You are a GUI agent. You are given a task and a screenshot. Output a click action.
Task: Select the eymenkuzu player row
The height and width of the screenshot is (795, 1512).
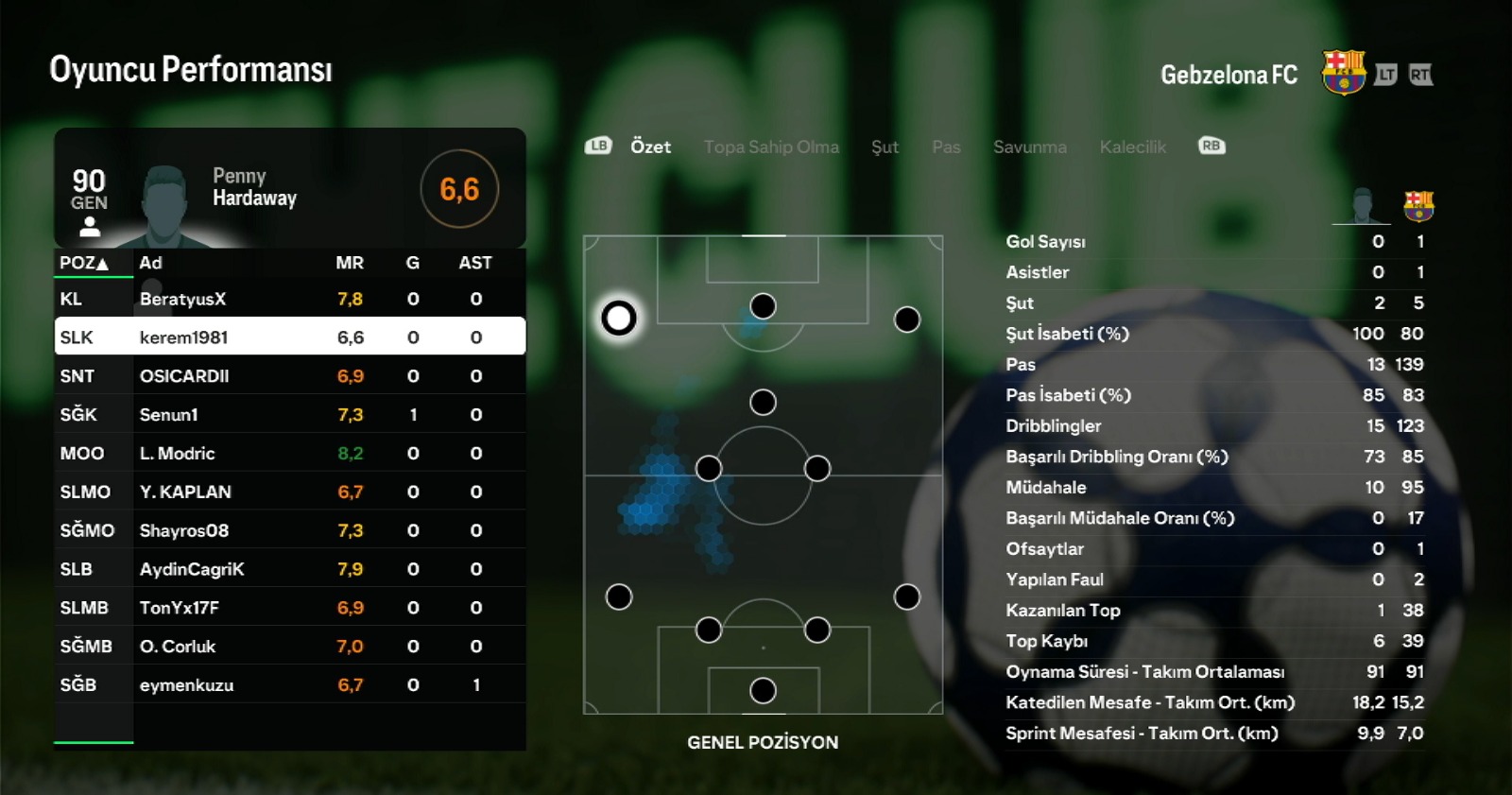(289, 684)
